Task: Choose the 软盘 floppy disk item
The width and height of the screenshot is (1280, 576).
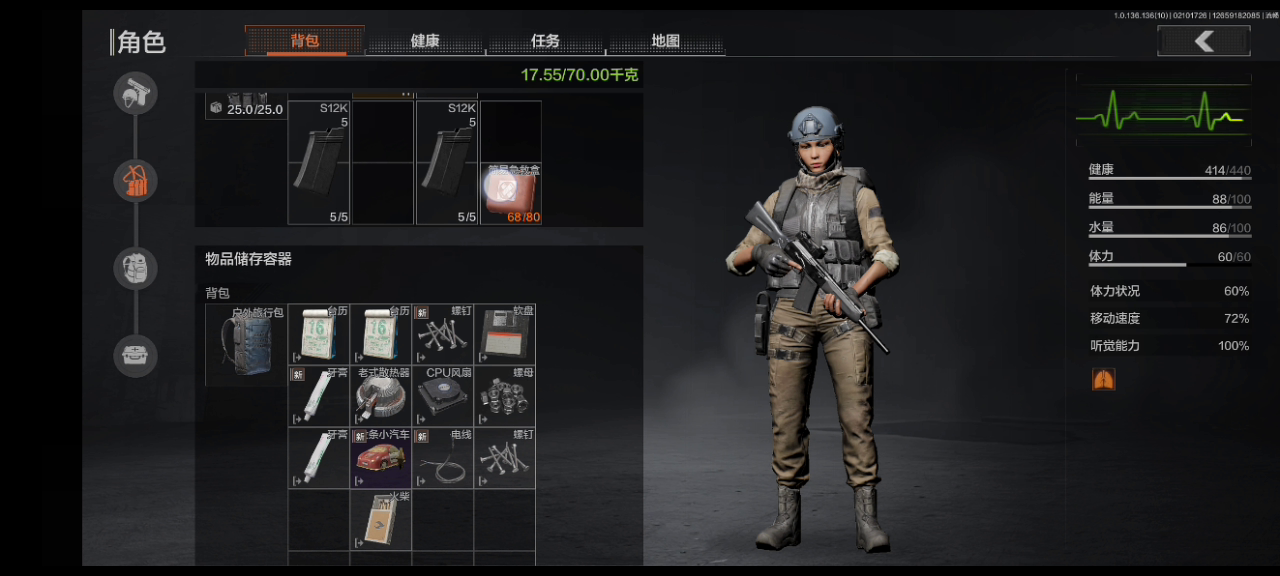Action: click(505, 335)
